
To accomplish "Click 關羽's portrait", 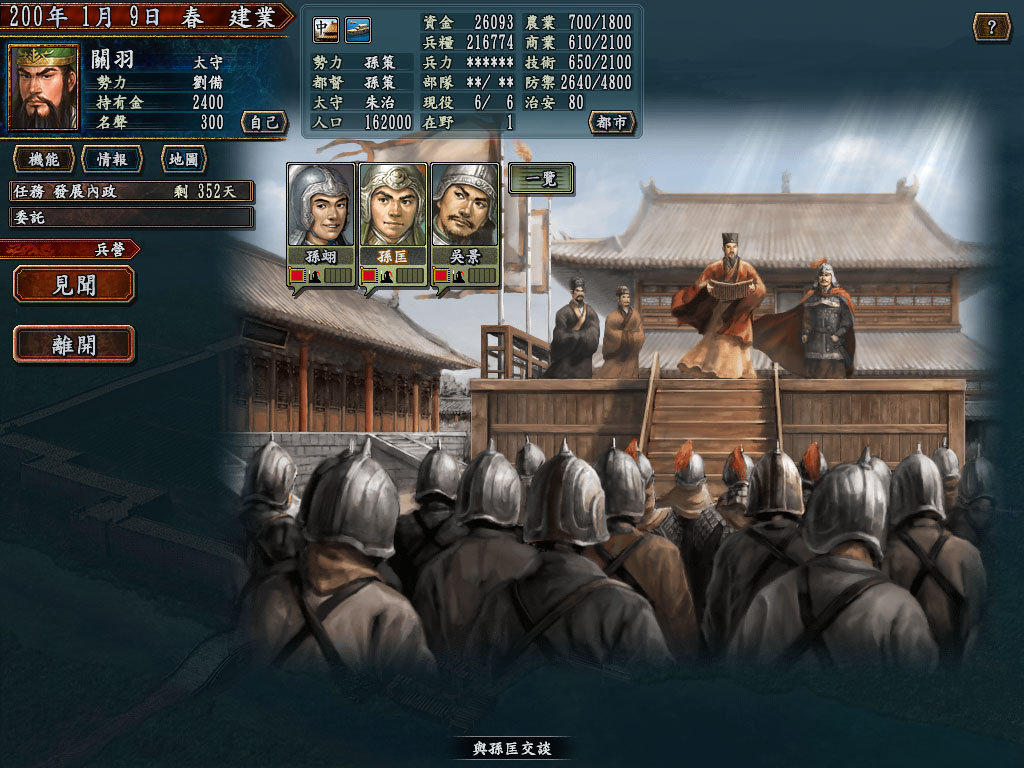I will pos(43,88).
